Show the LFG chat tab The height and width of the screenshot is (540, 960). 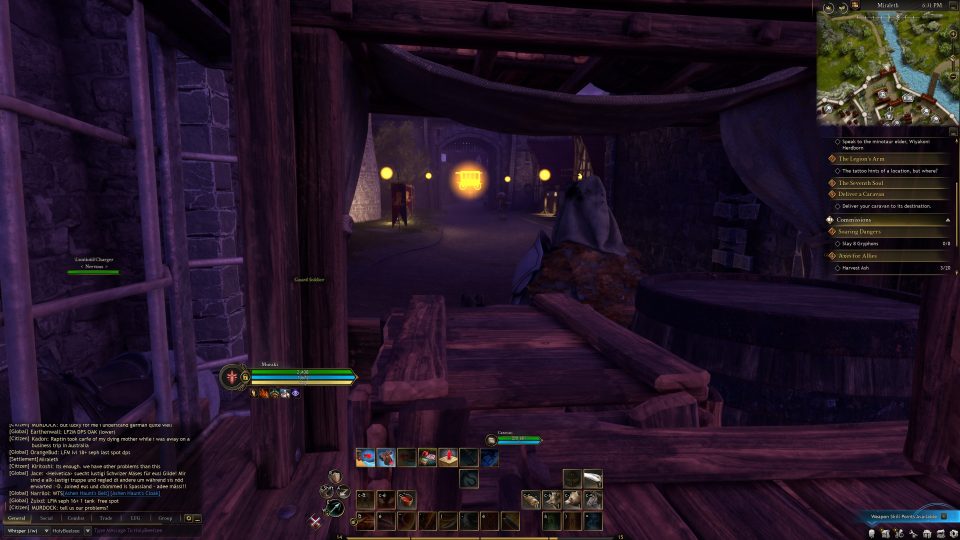pyautogui.click(x=135, y=519)
